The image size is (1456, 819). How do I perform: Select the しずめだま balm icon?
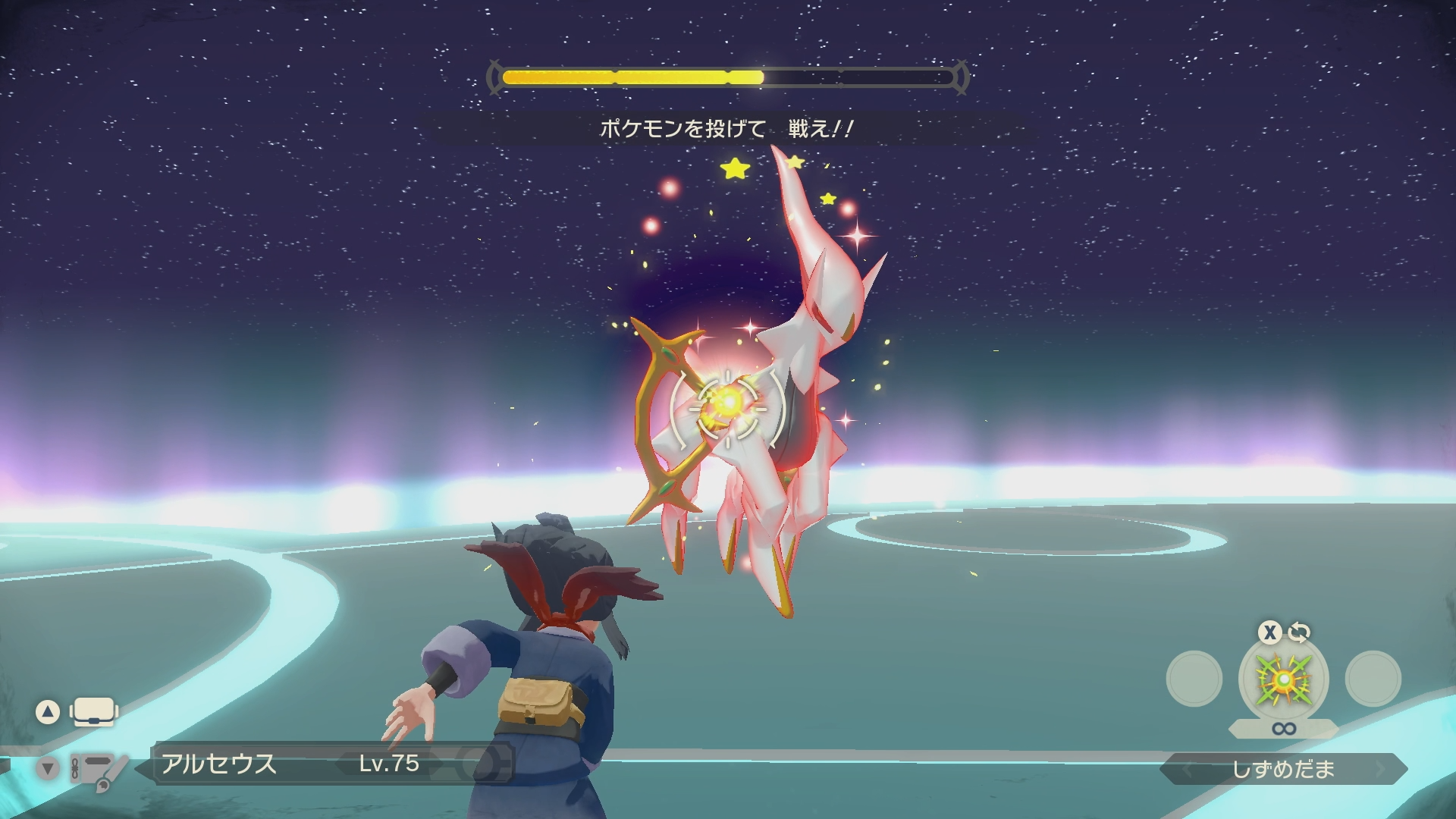[x=1283, y=679]
